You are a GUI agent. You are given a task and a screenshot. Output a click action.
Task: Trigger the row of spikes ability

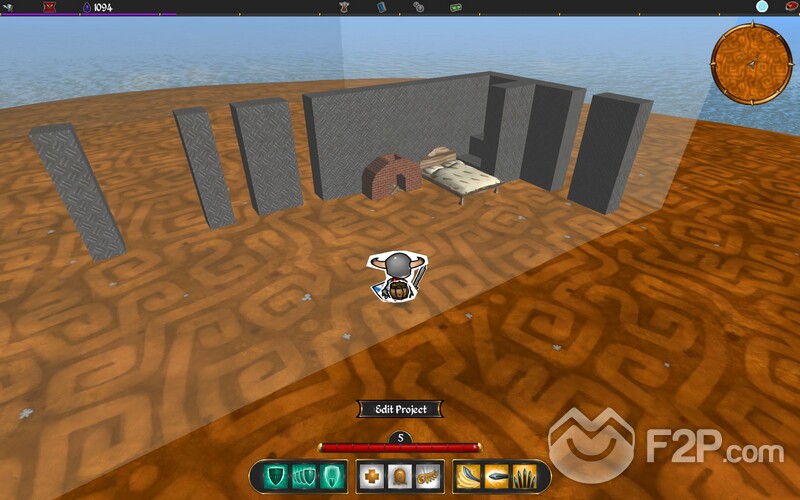click(x=526, y=476)
